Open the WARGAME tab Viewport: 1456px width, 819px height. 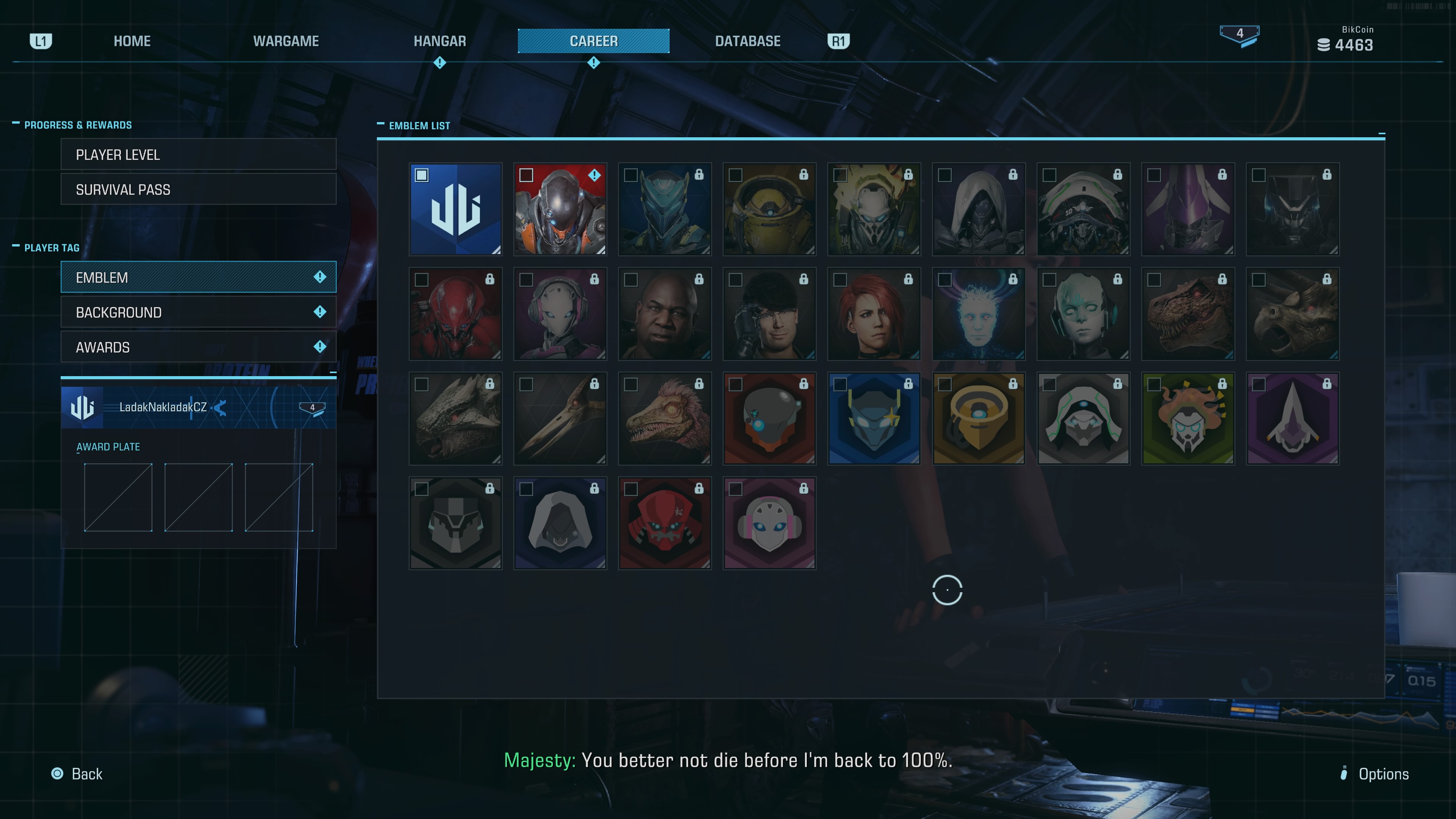pyautogui.click(x=286, y=41)
